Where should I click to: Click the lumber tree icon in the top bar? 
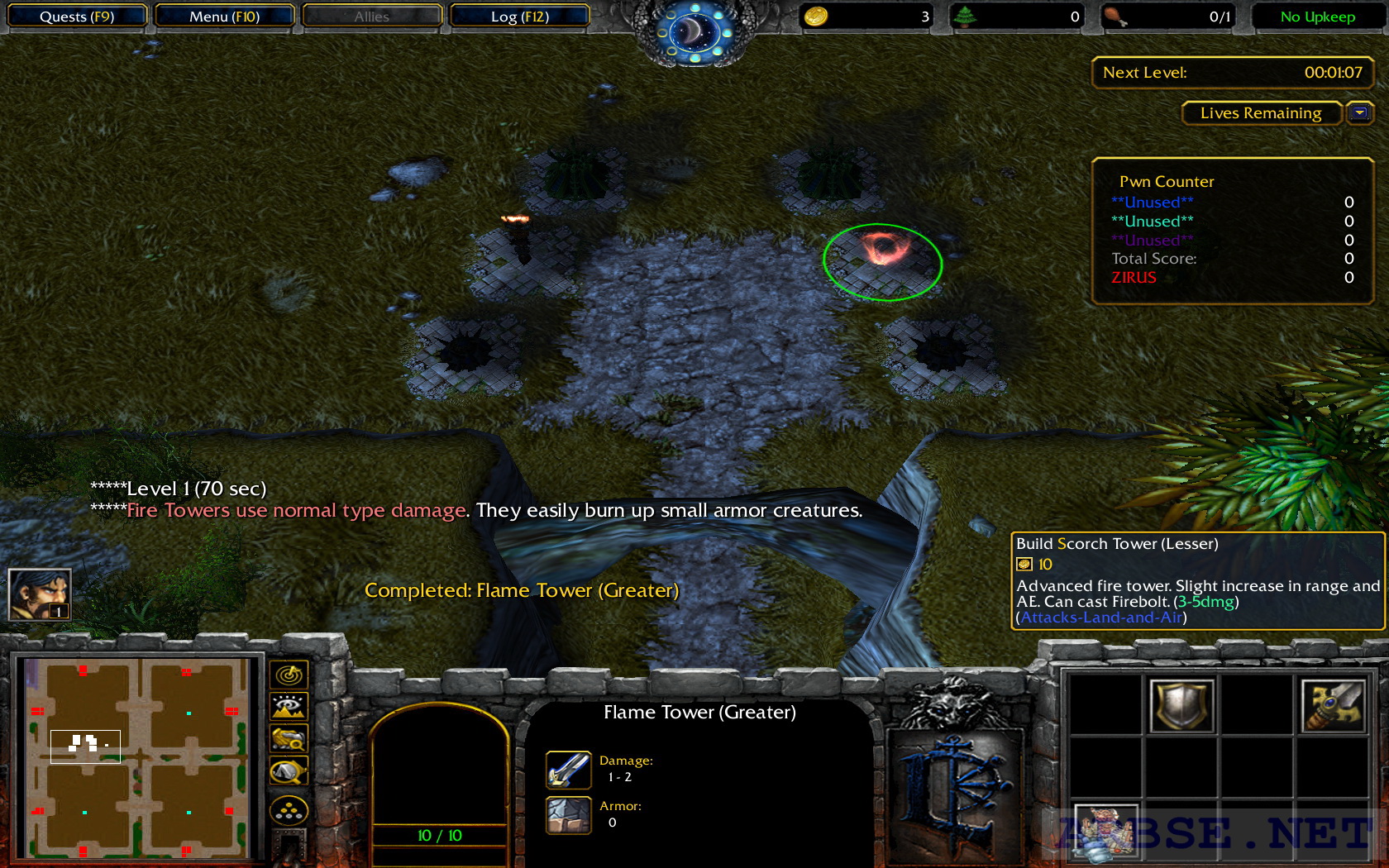click(965, 15)
